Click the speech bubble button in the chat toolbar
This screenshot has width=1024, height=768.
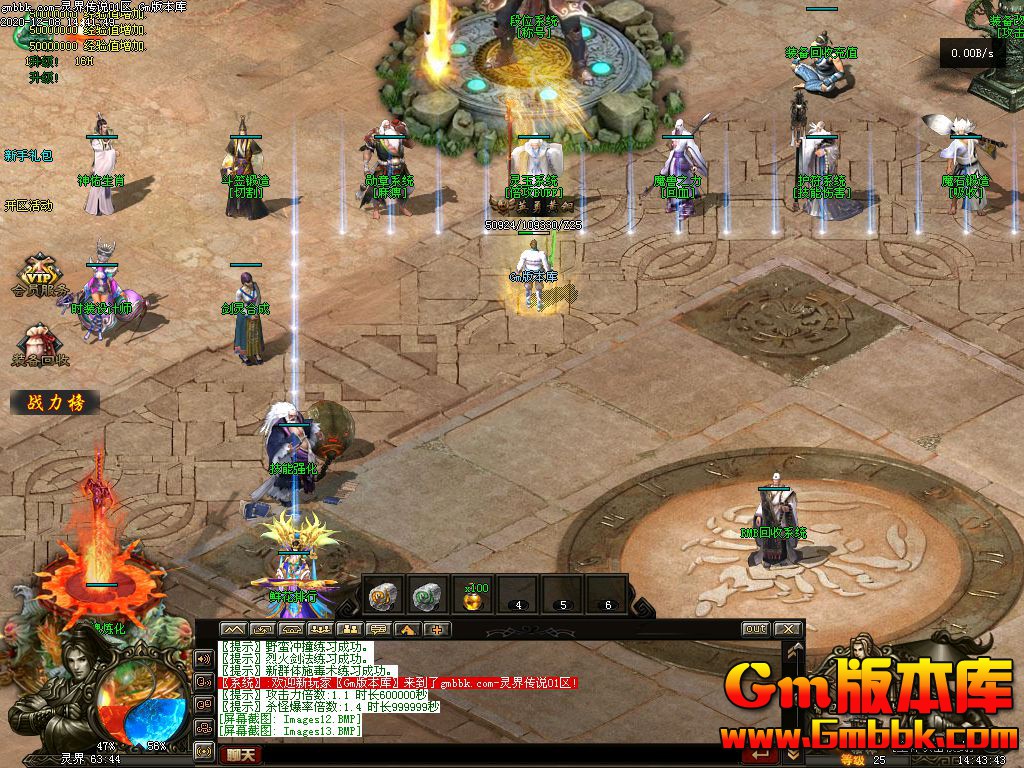click(378, 630)
